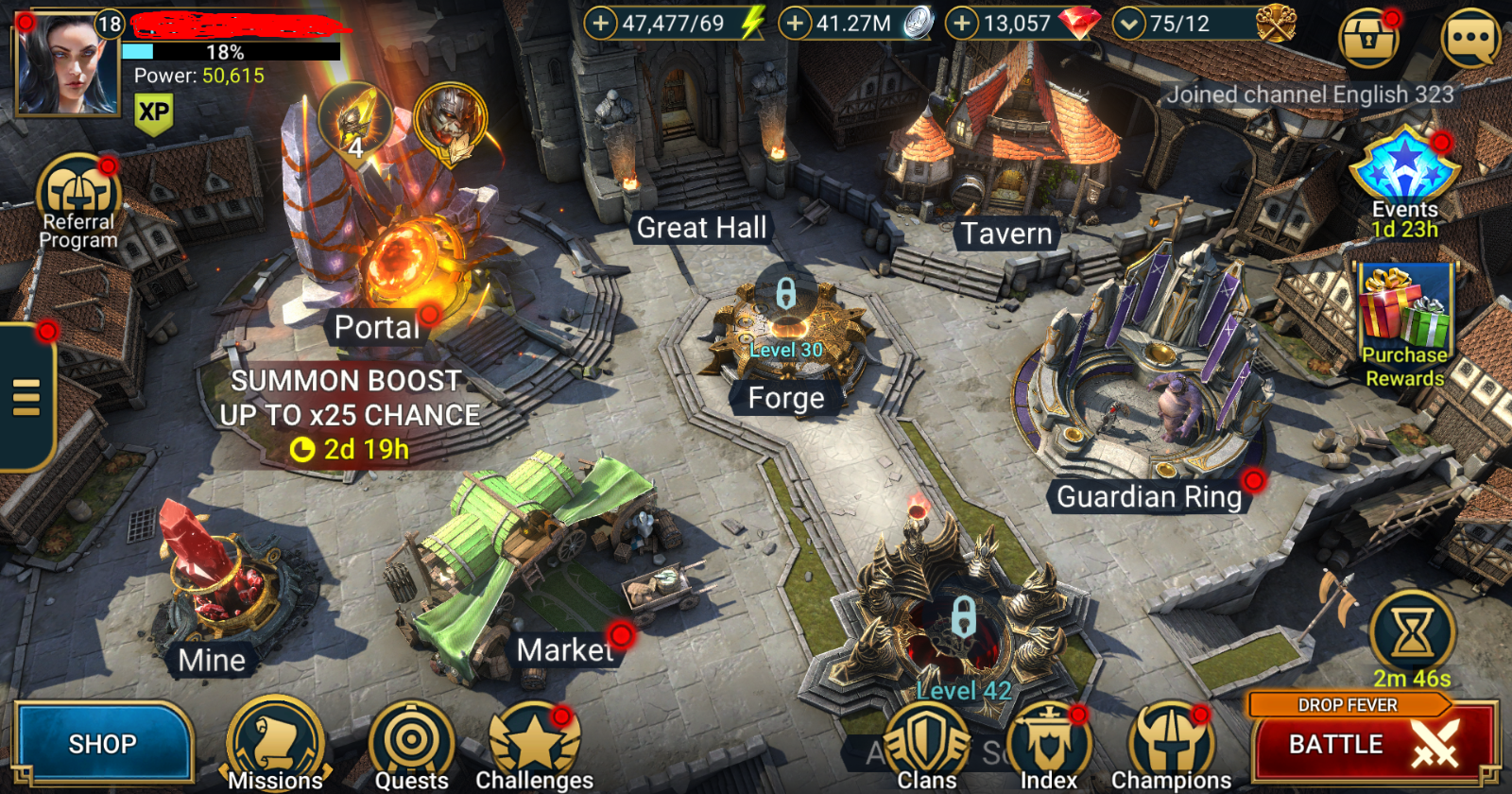Open the Clans menu
Screen dimensions: 1512x794
926,742
